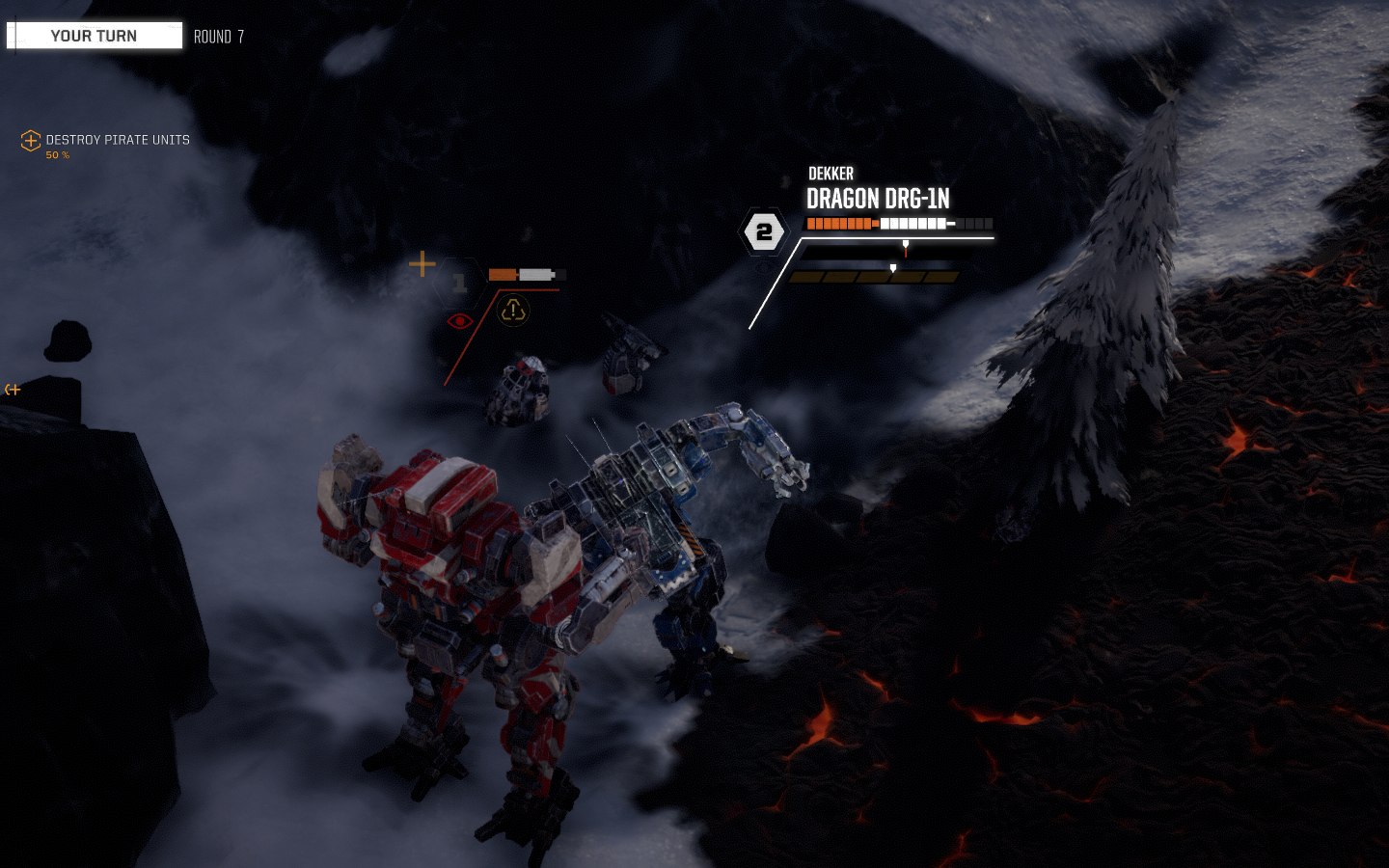Click the Your Turn banner
This screenshot has height=868, width=1389.
pos(95,36)
